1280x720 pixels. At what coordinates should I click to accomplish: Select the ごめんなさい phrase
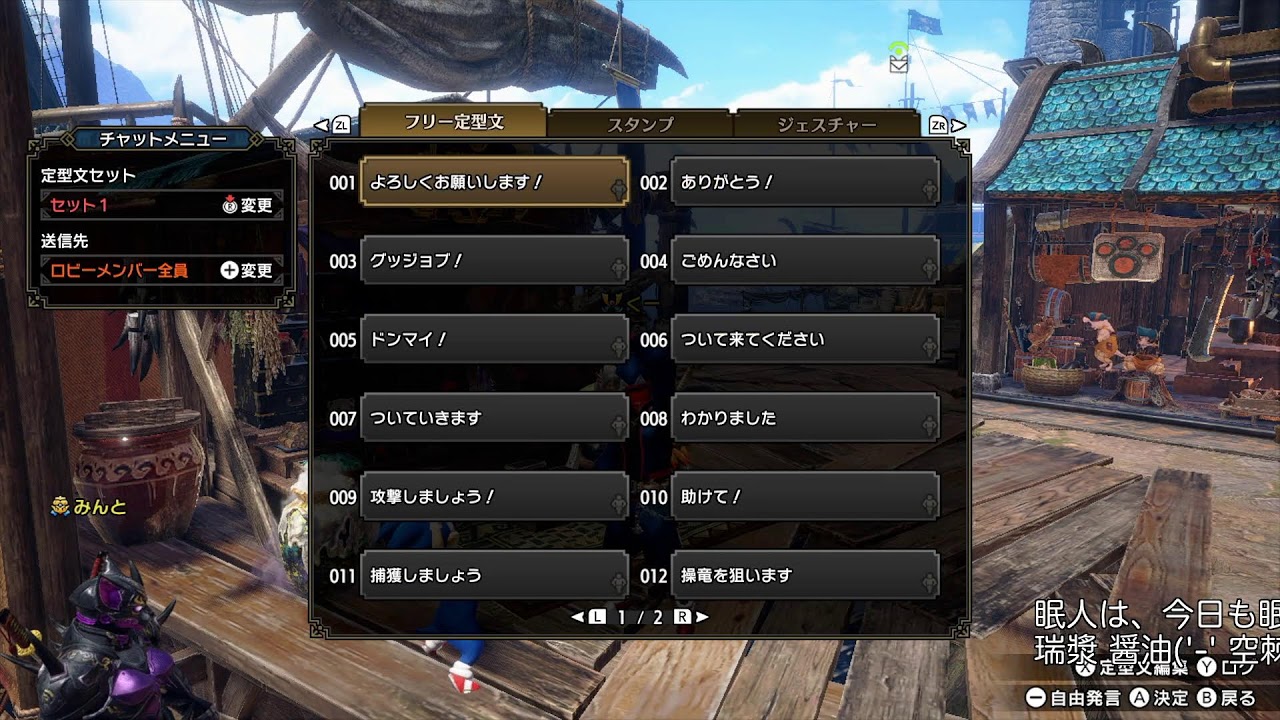(804, 261)
